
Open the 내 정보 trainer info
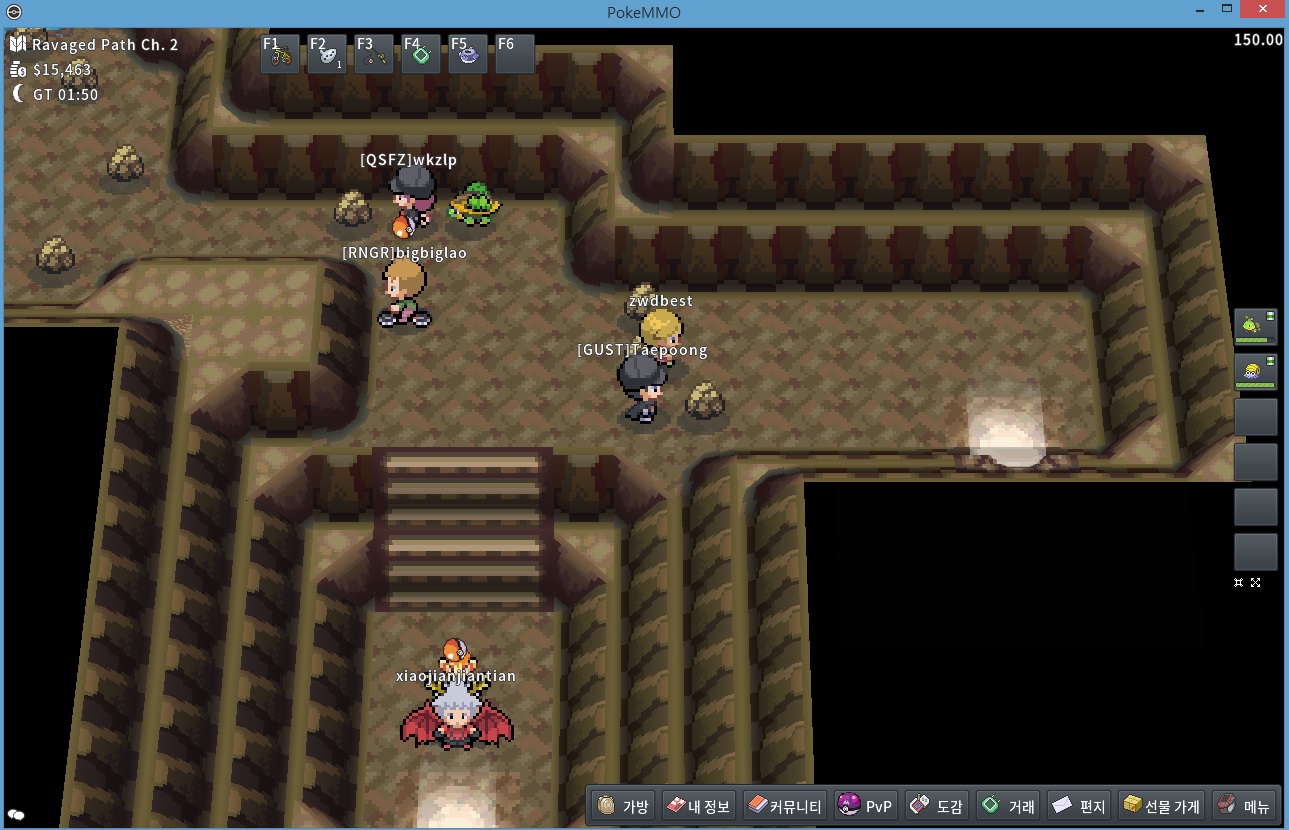pos(698,806)
